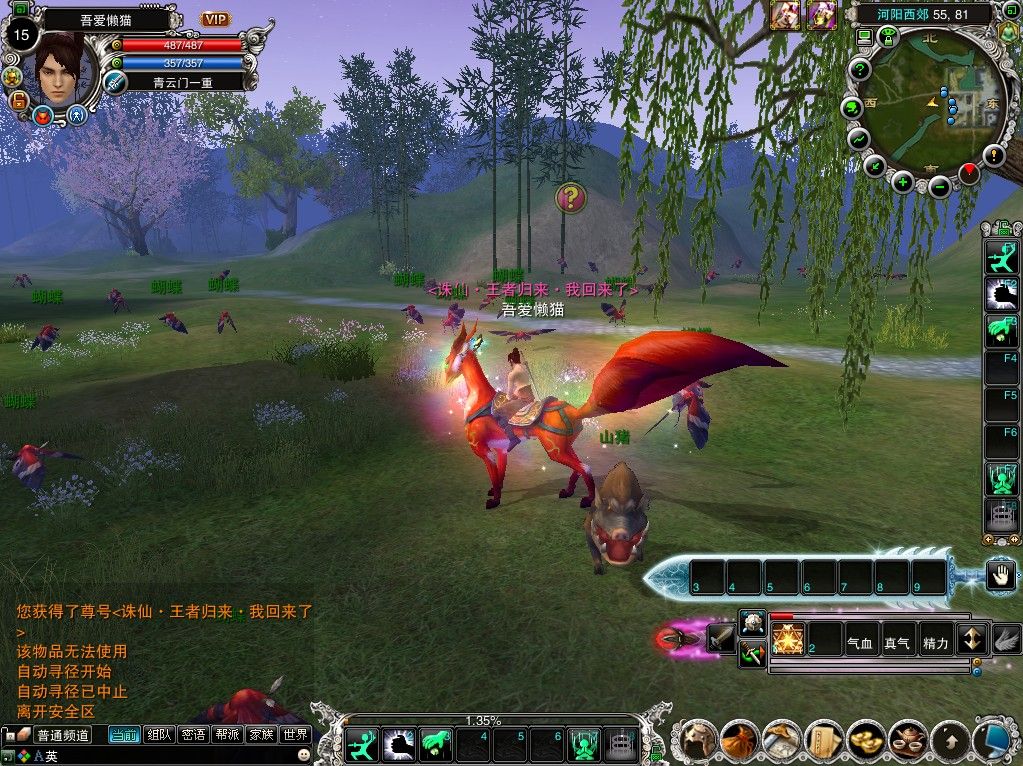Screen dimensions: 1023x766
Task: Click the 普通频道 channel selector
Action: pos(62,735)
